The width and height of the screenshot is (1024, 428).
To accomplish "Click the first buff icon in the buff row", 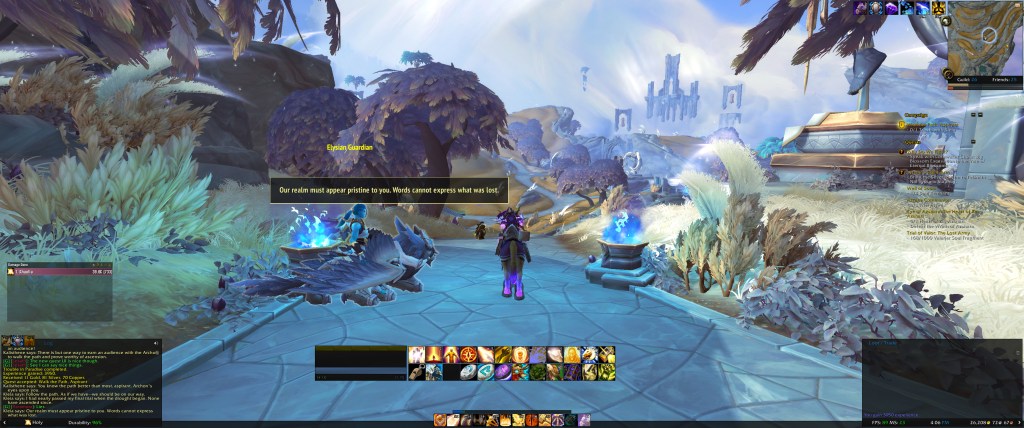I will (859, 8).
